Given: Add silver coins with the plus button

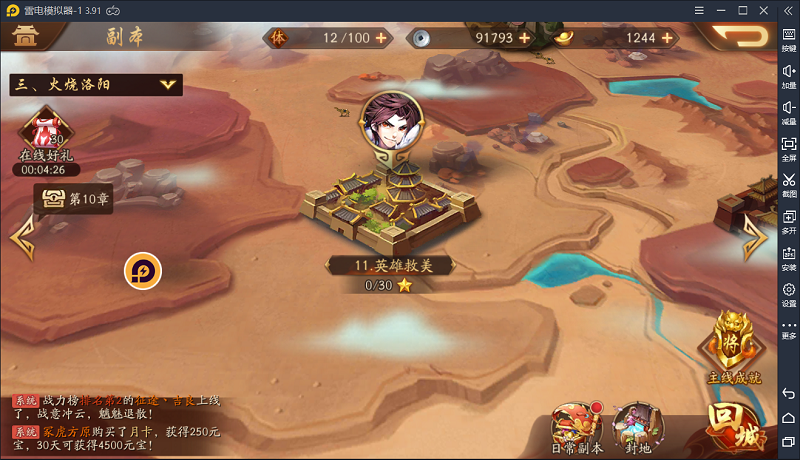Looking at the screenshot, I should tap(524, 38).
